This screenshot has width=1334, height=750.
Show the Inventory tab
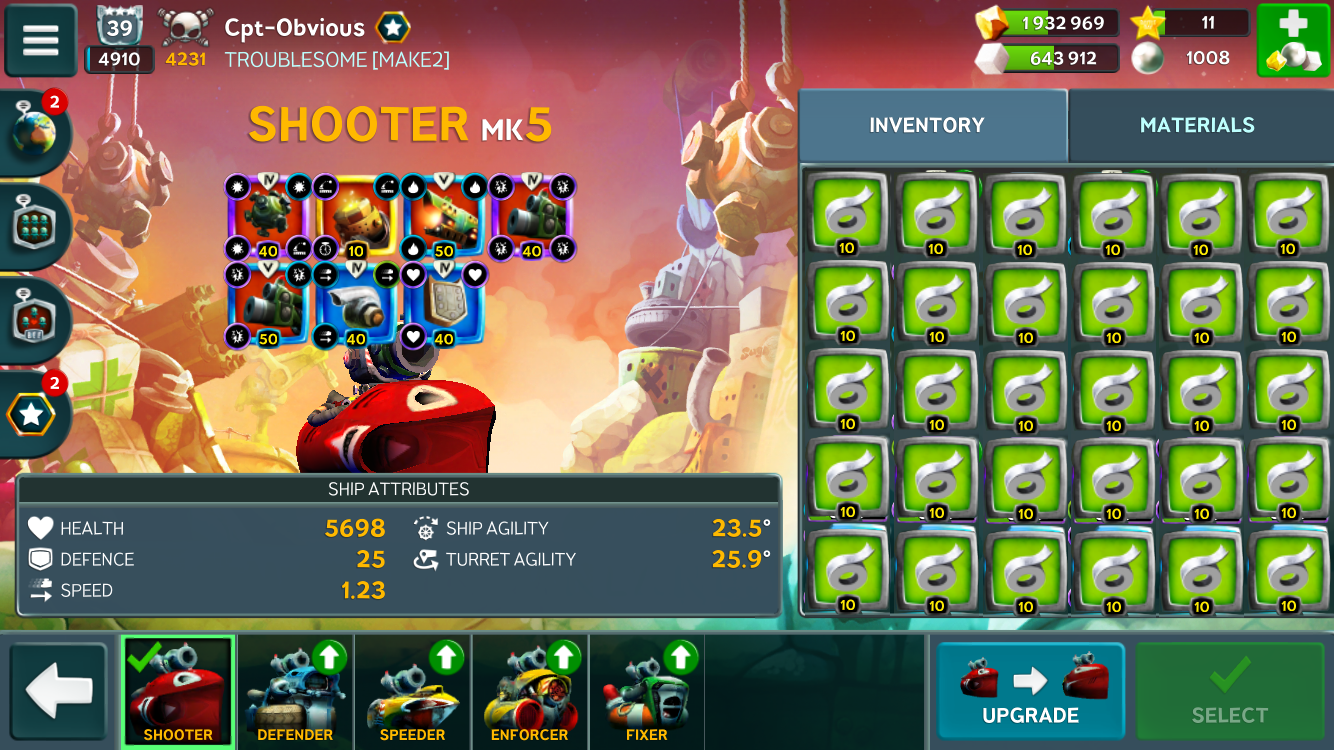927,125
